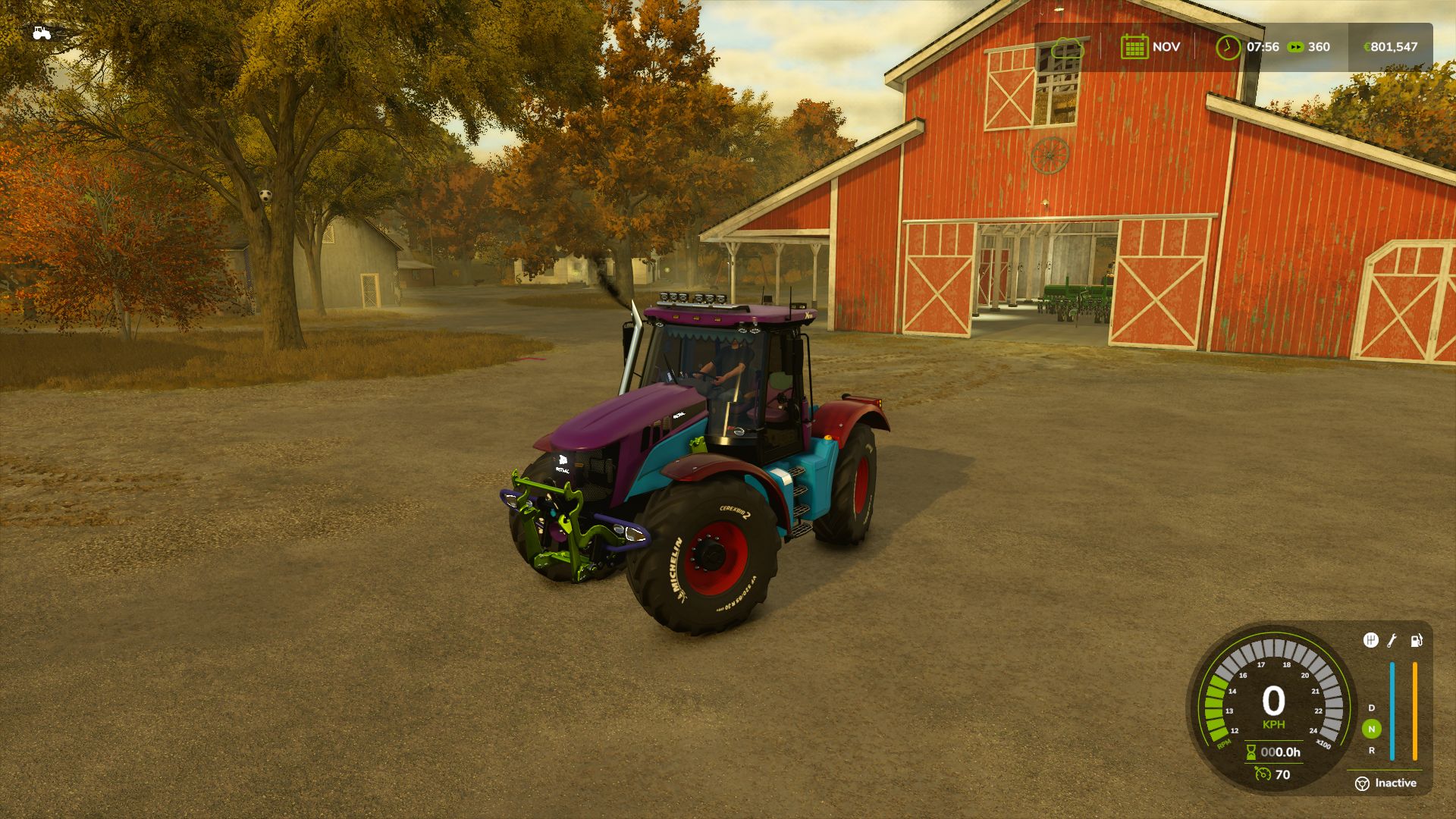Screen dimensions: 1456x819
Task: Expand the time scale value 360
Action: tap(1319, 46)
